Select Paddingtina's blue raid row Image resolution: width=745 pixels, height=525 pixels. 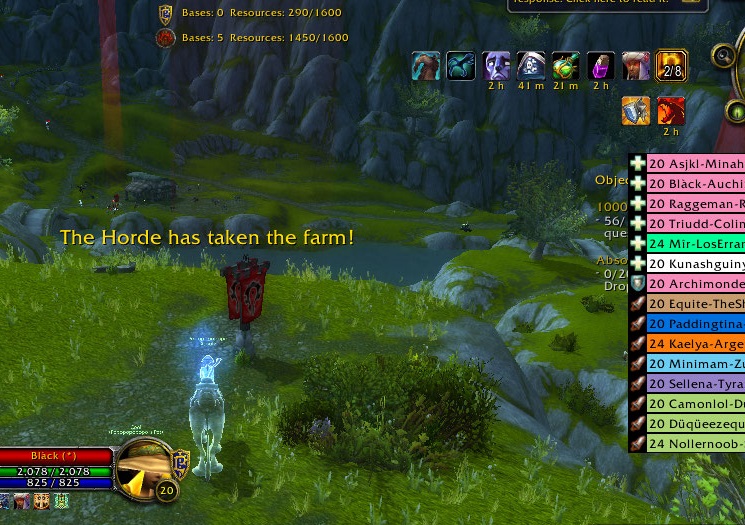click(x=695, y=324)
